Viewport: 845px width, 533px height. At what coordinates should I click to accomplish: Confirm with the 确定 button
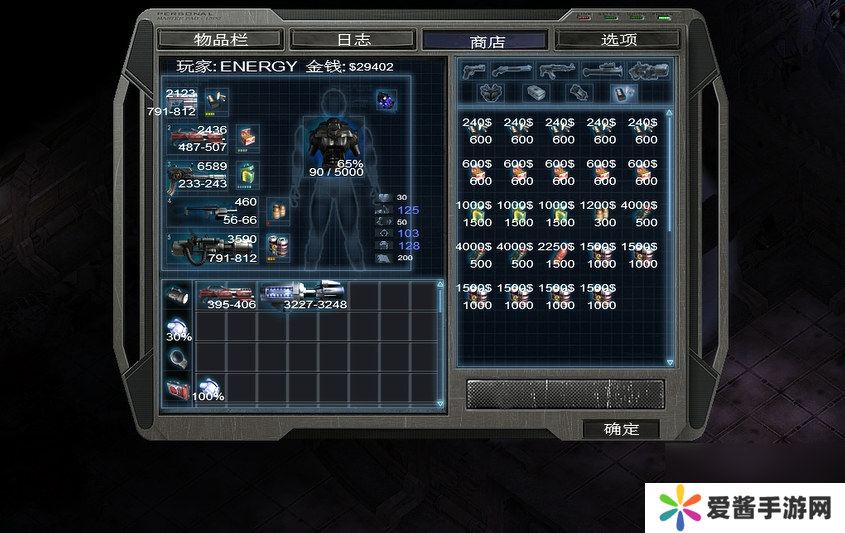[x=621, y=429]
